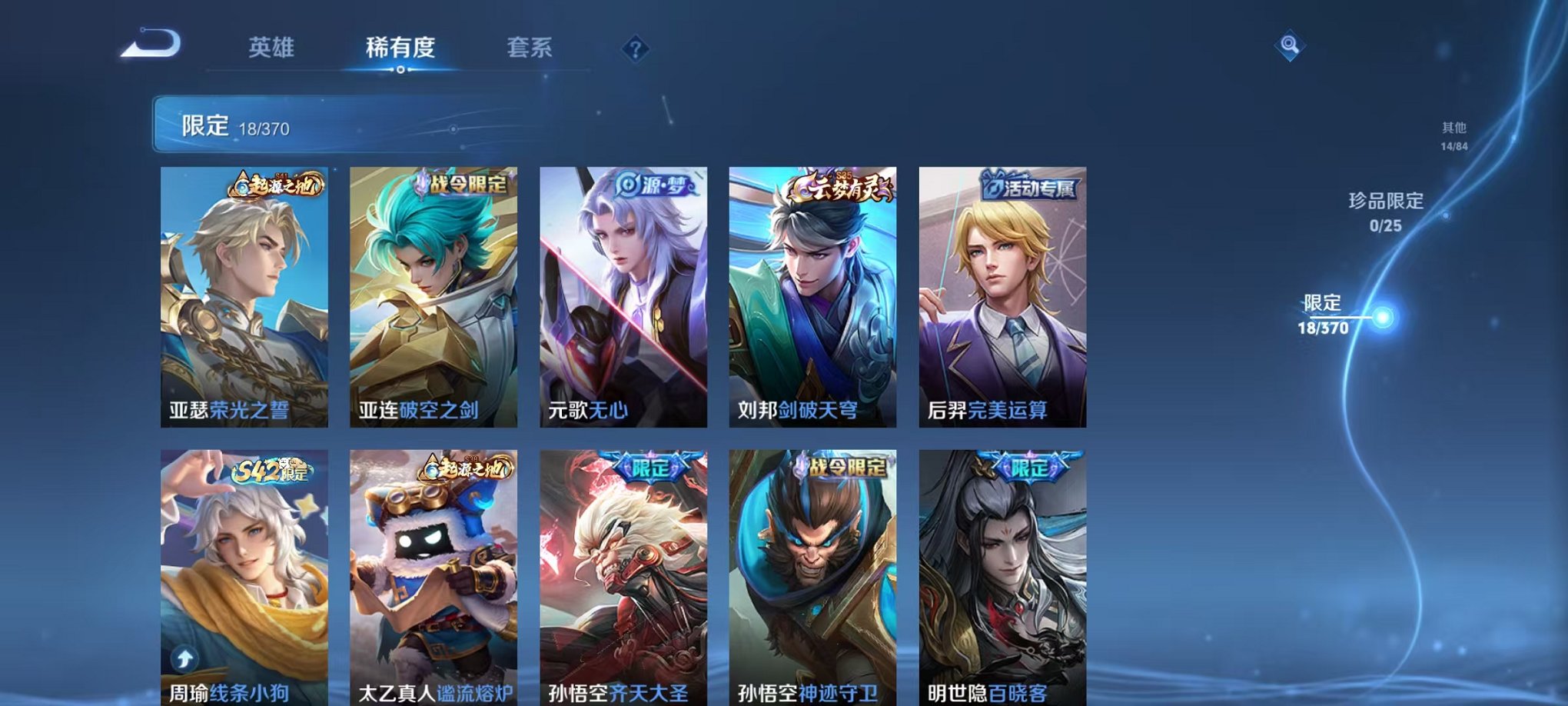Viewport: 1568px width, 706px height.
Task: Click the 源·梦 badge on Yuan Ge's skin
Action: pos(654,183)
